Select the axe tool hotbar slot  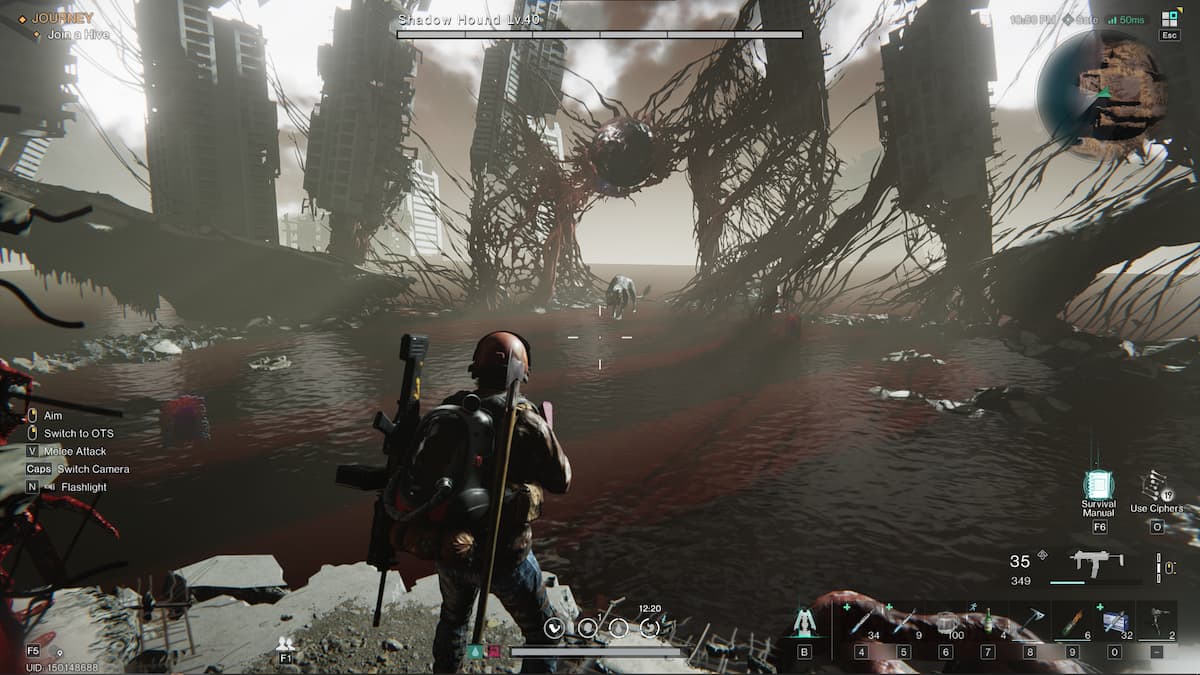click(1030, 623)
